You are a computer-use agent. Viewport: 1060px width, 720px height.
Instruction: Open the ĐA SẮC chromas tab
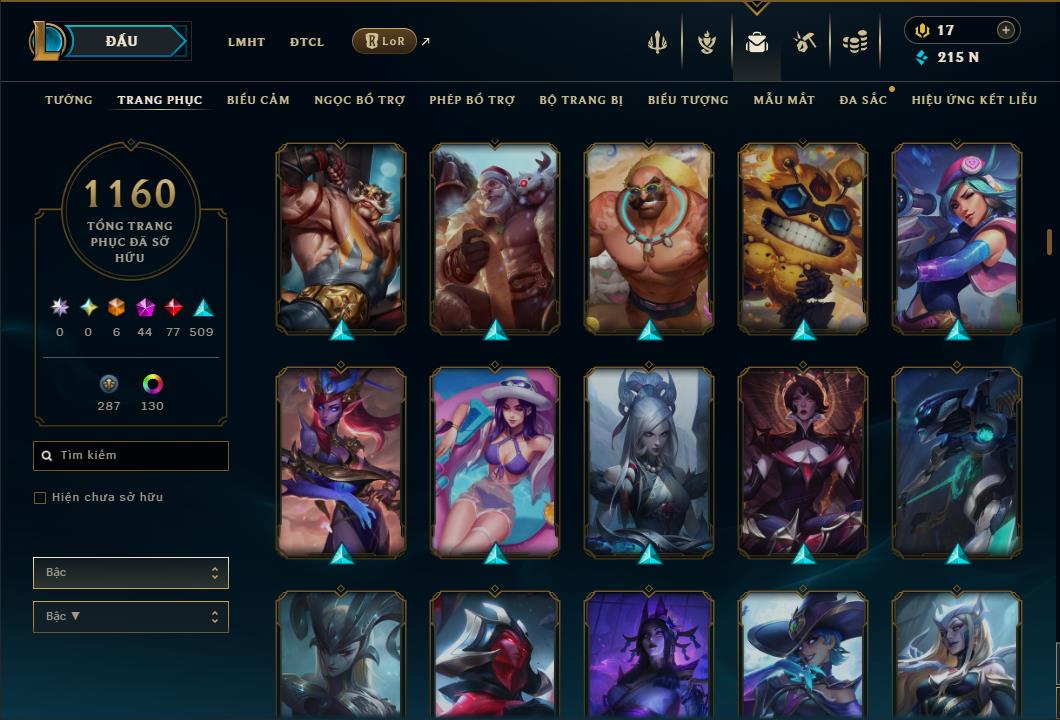point(863,100)
